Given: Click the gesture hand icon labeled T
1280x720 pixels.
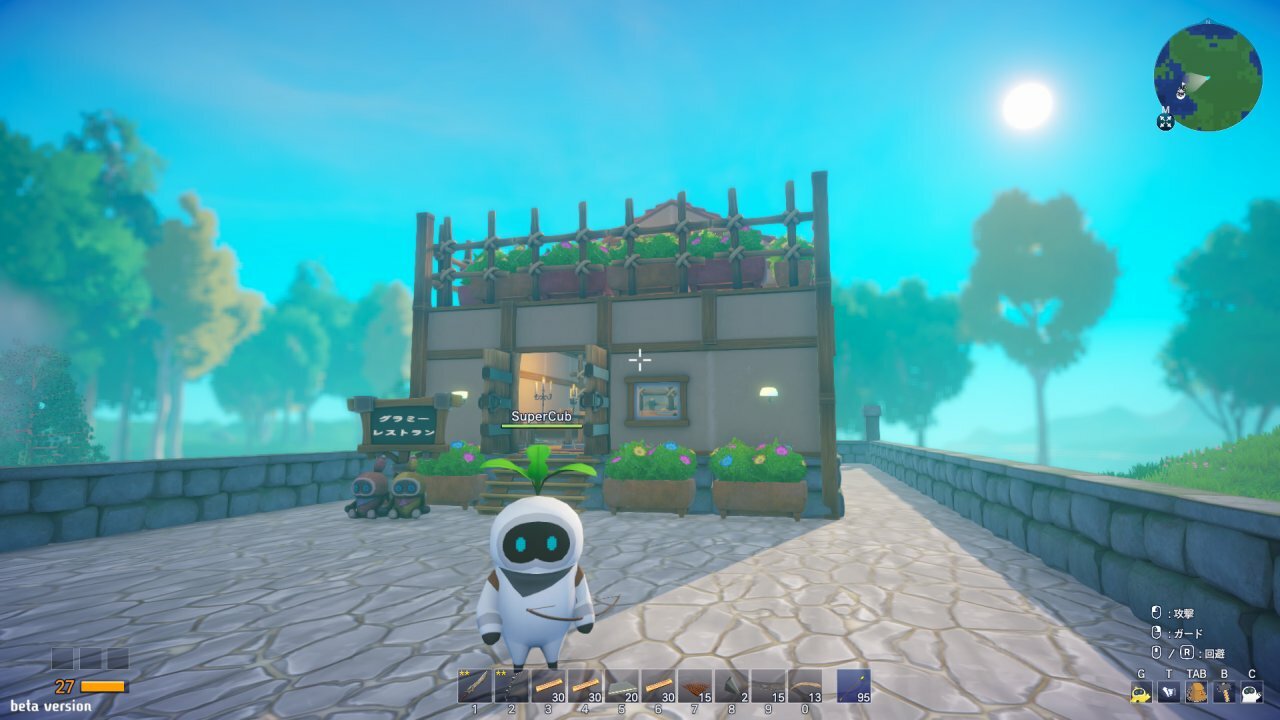Looking at the screenshot, I should pos(1169,692).
